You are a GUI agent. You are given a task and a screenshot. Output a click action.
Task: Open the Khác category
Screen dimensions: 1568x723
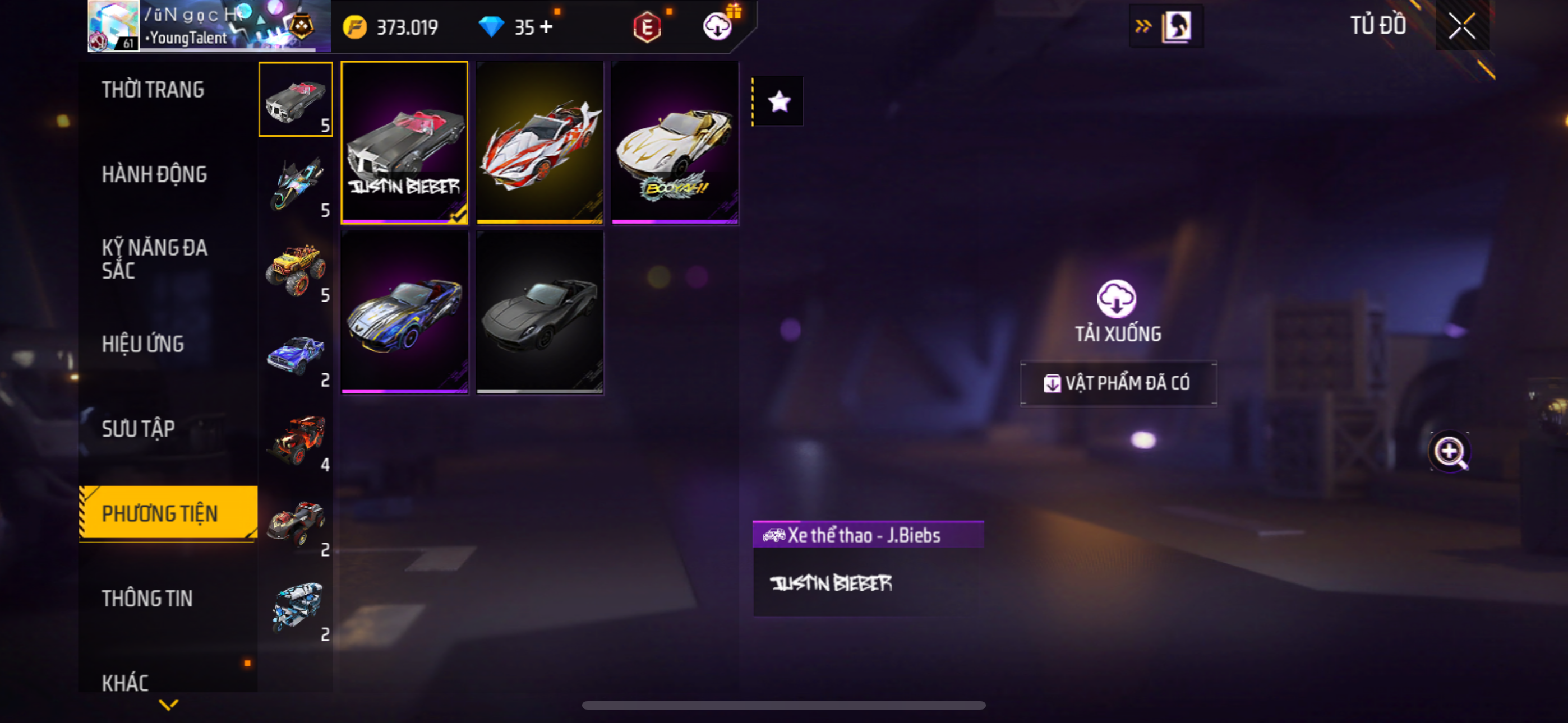click(x=126, y=682)
